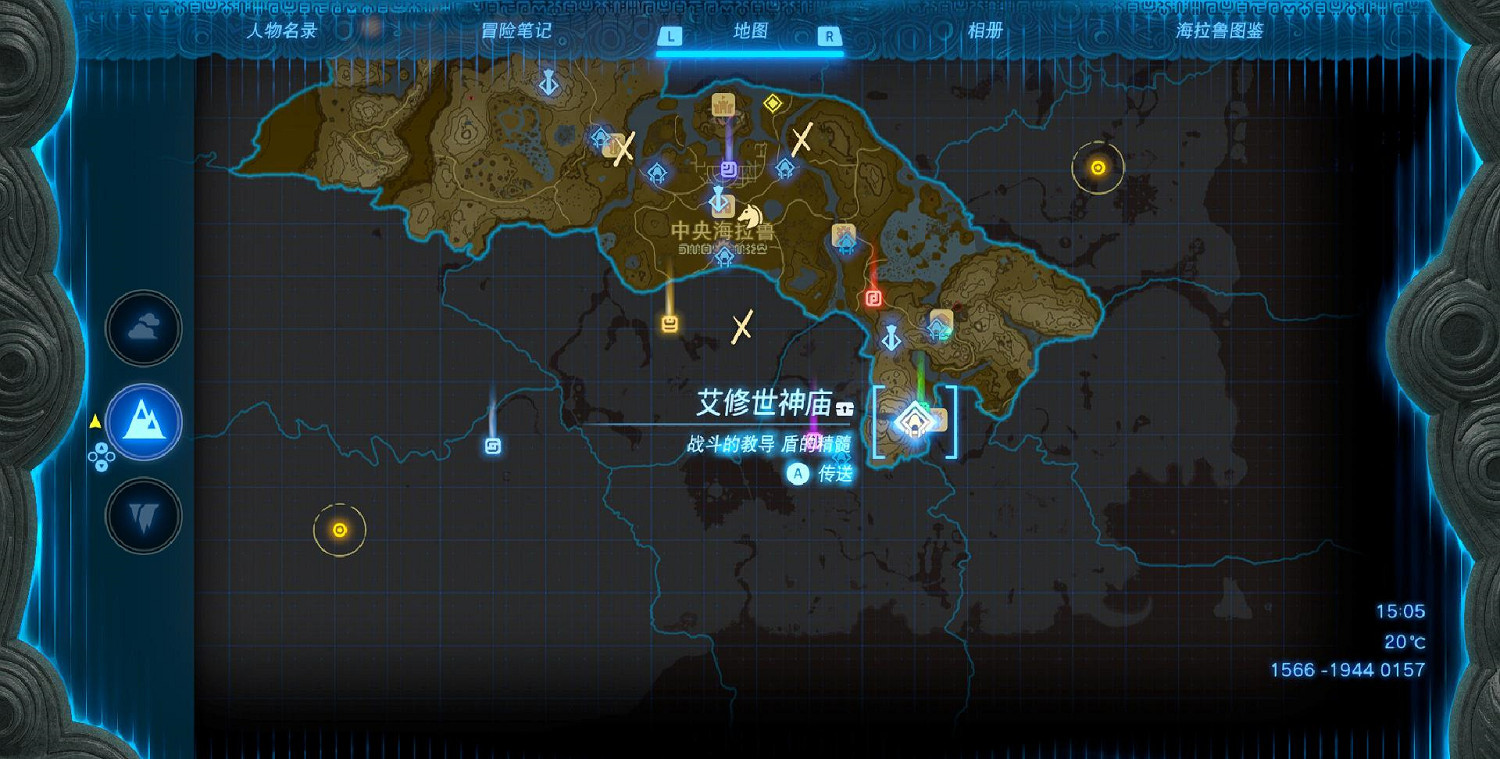The width and height of the screenshot is (1500, 759).
Task: Open the depths map stalactite icon
Action: tap(143, 517)
